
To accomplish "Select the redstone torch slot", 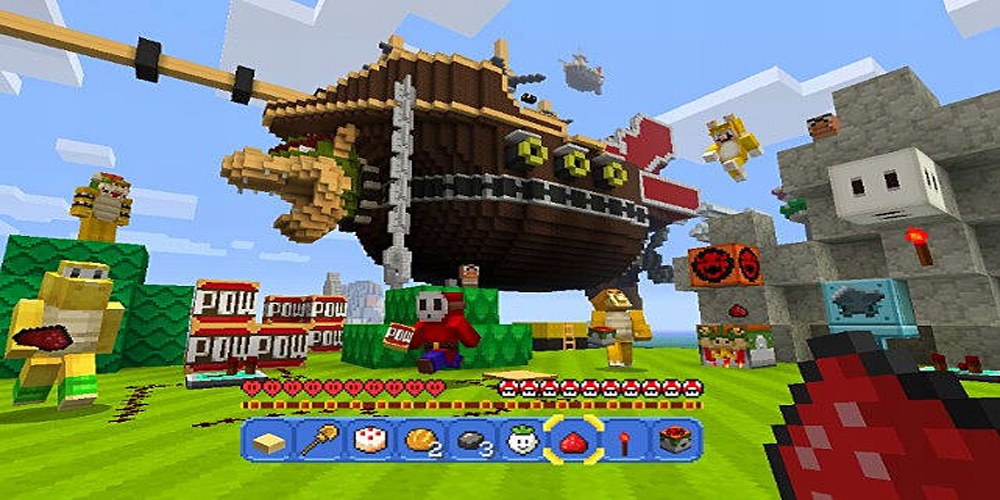I will click(625, 440).
